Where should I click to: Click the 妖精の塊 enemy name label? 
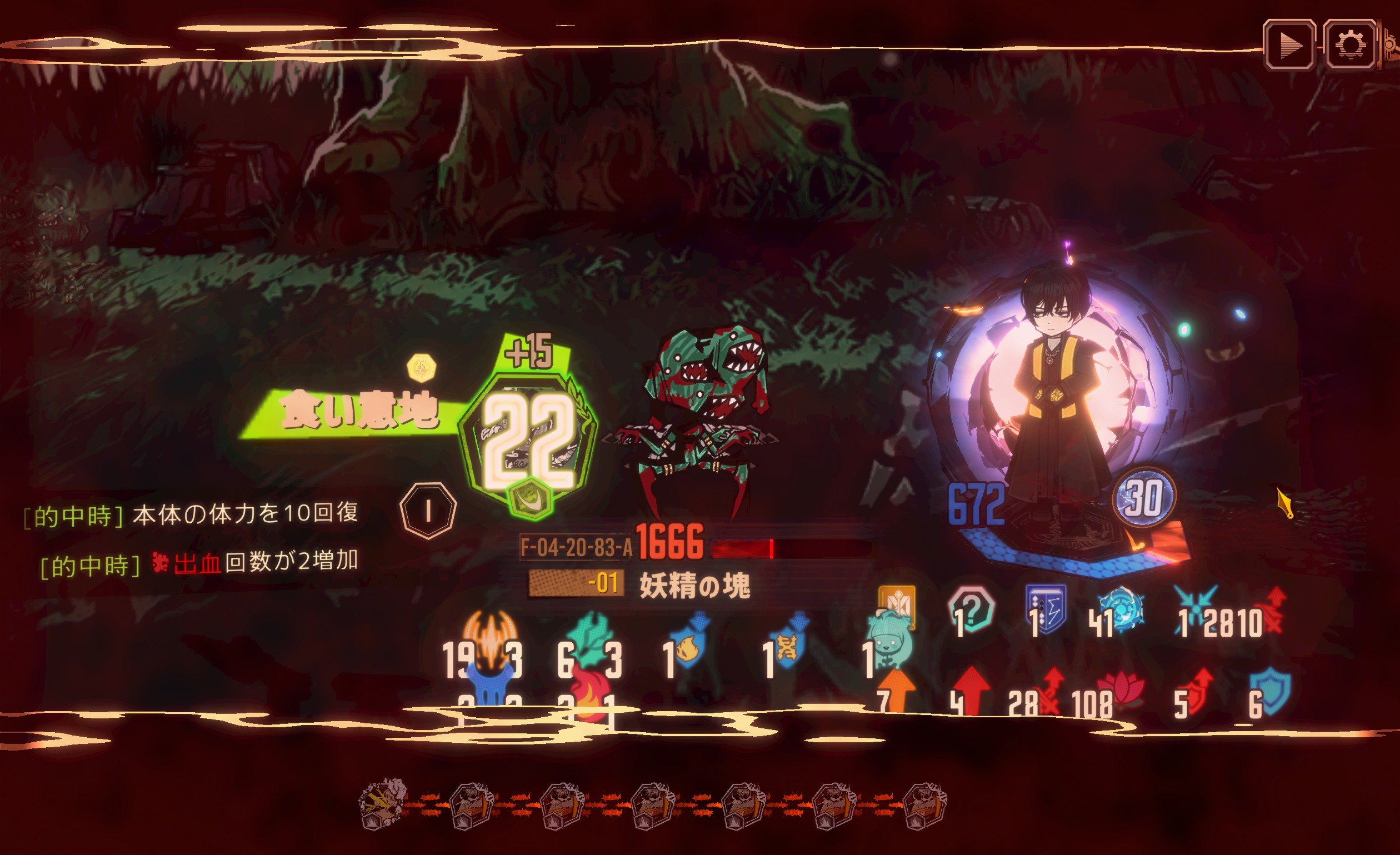(x=694, y=585)
